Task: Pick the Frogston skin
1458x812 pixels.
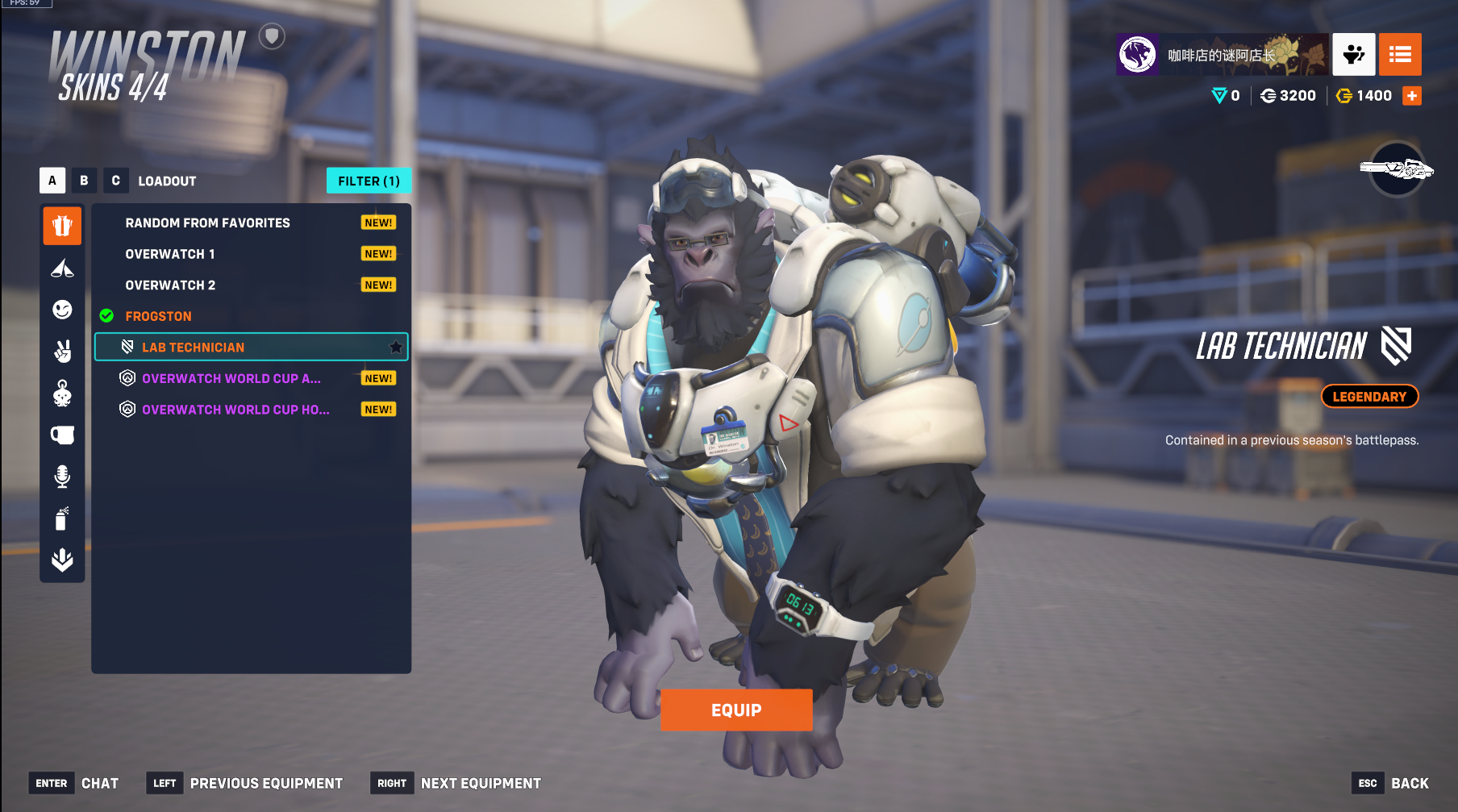Action: (159, 316)
